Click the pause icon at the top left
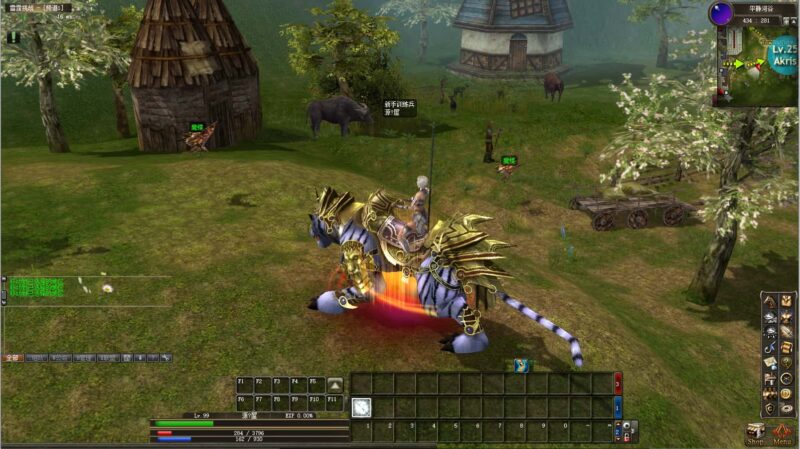 [13, 37]
